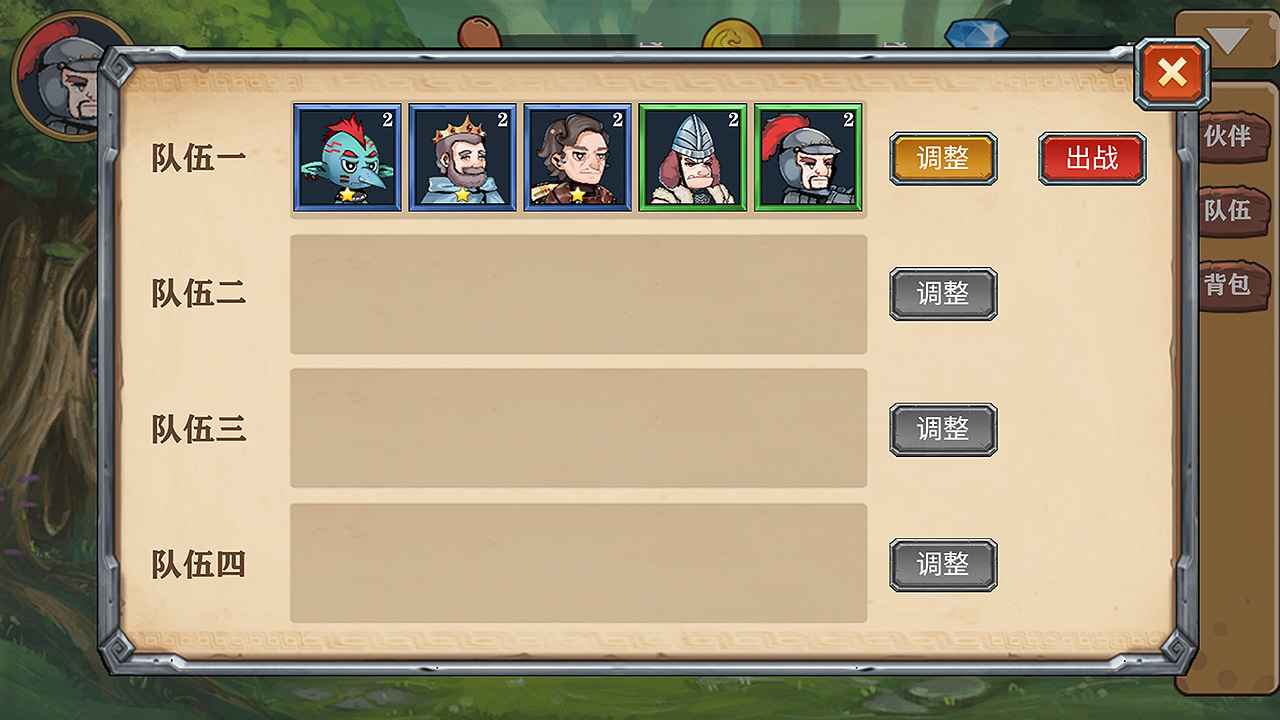
Task: Click the red-plumed knight portrait in team one
Action: tap(807, 158)
